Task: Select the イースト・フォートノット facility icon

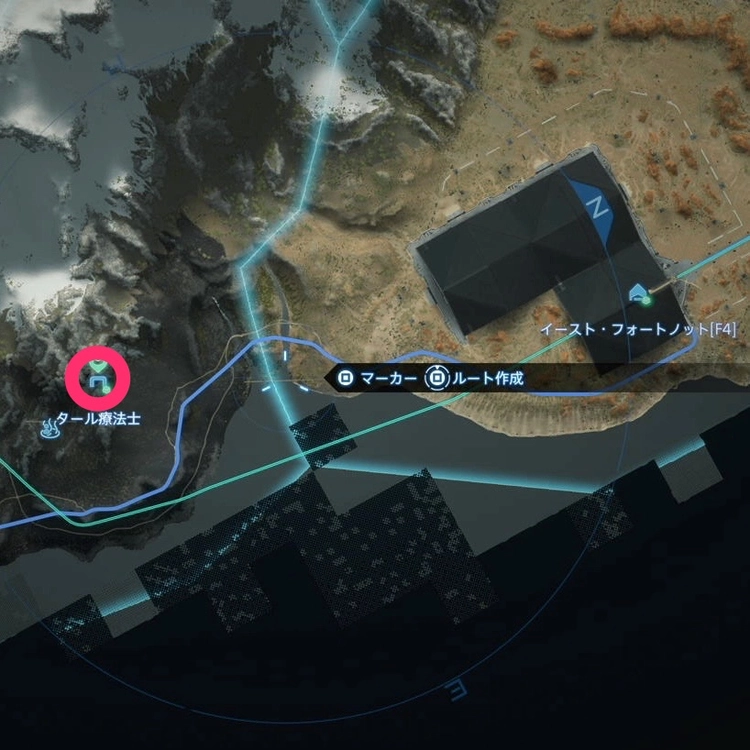Action: click(637, 293)
